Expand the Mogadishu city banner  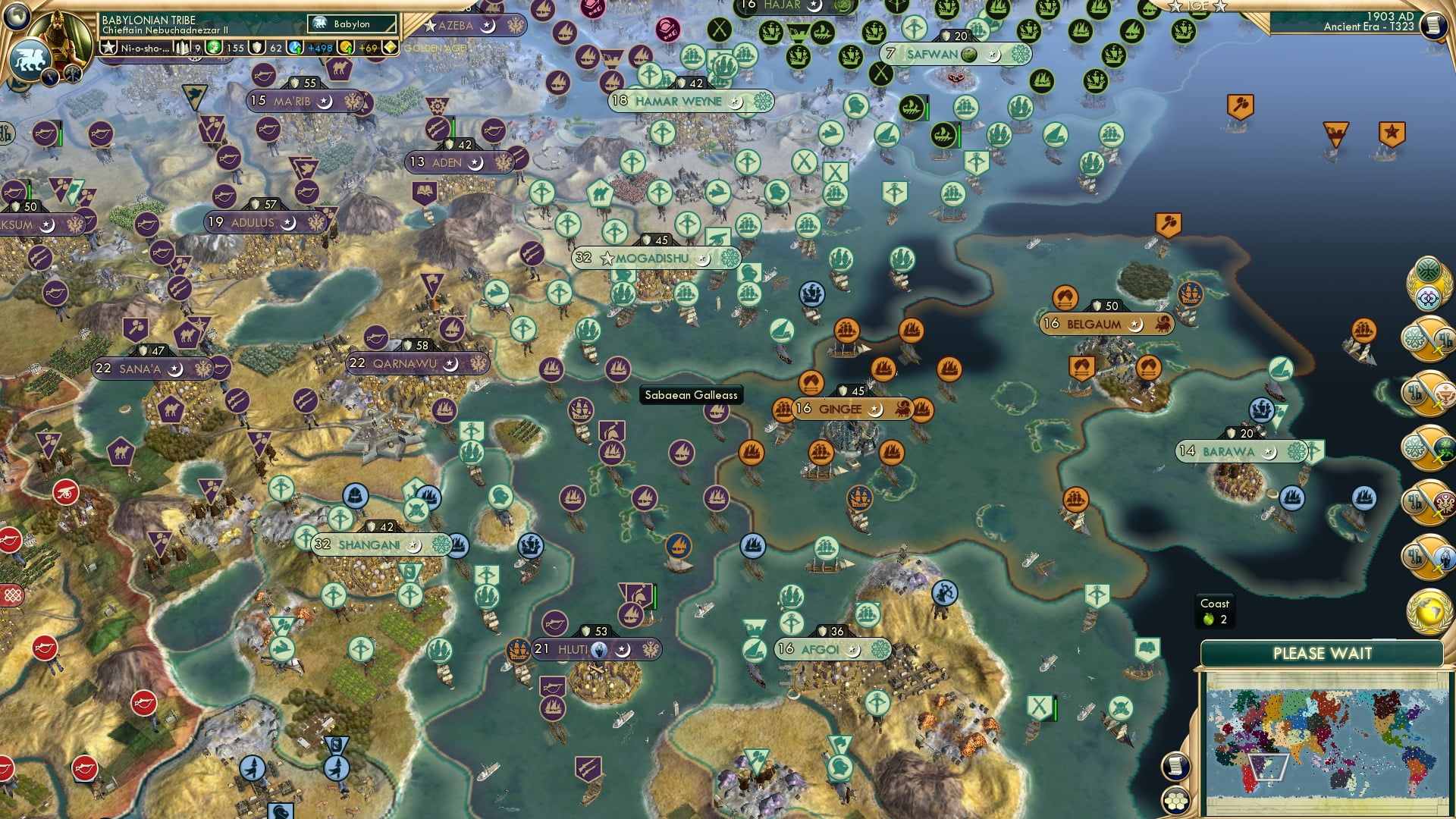(x=651, y=258)
